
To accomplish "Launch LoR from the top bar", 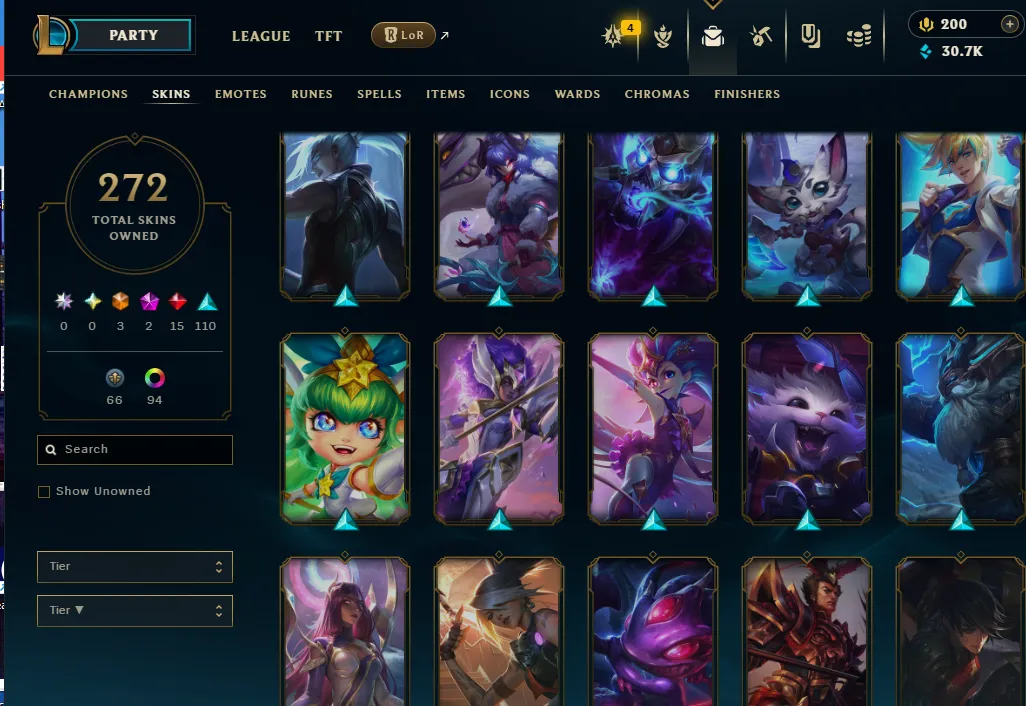I will [x=403, y=36].
